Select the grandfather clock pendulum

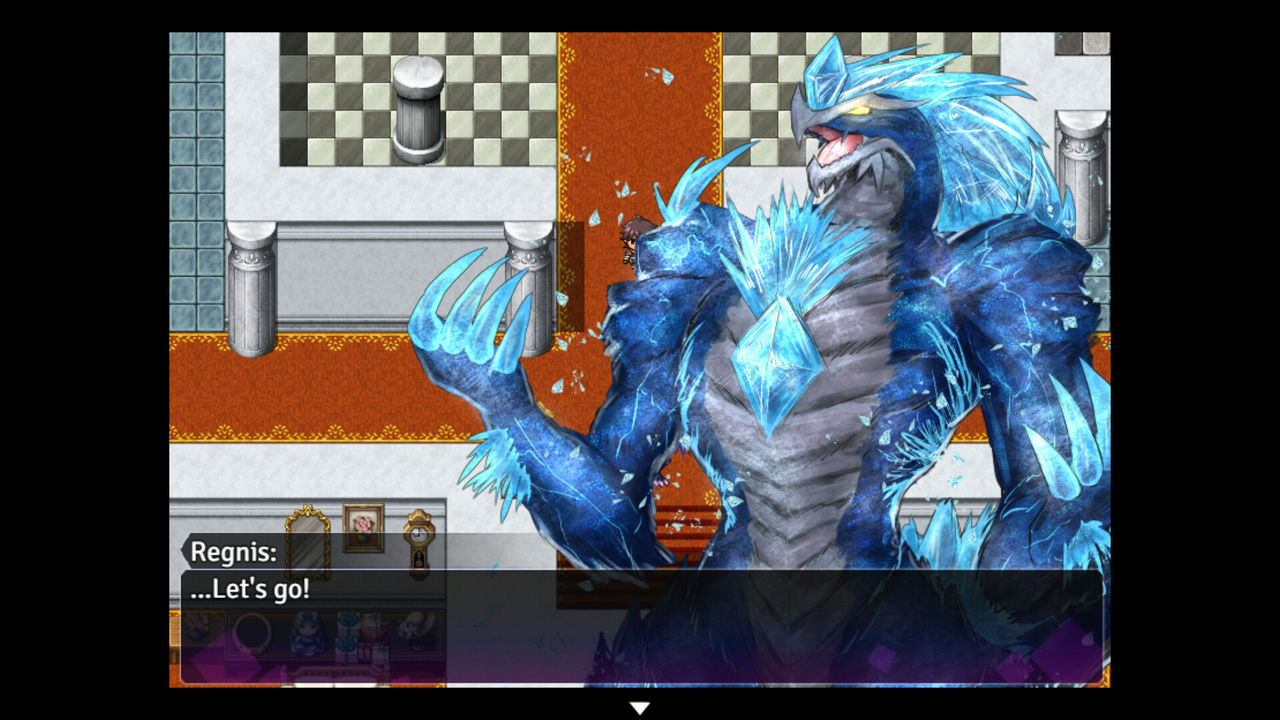tap(419, 562)
